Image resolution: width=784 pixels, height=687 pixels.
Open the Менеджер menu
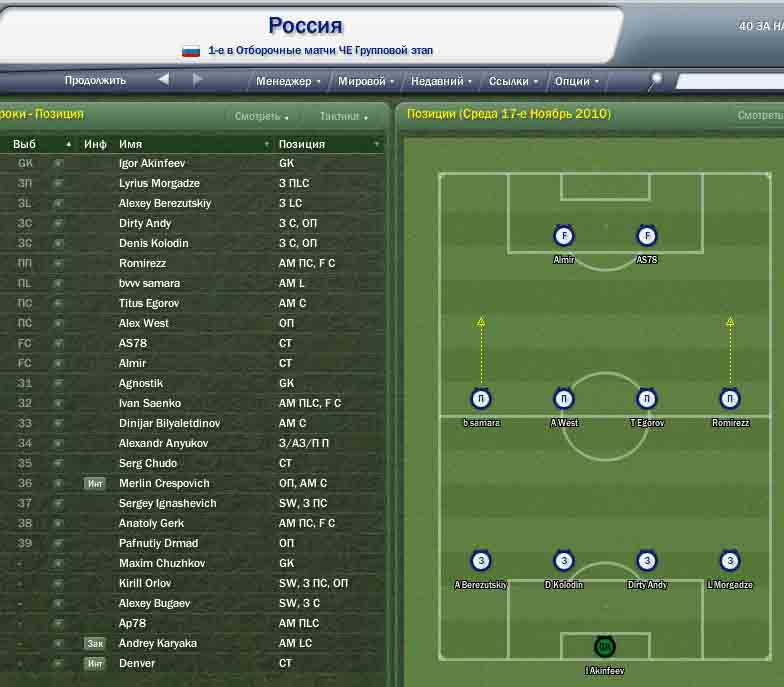pyautogui.click(x=287, y=82)
